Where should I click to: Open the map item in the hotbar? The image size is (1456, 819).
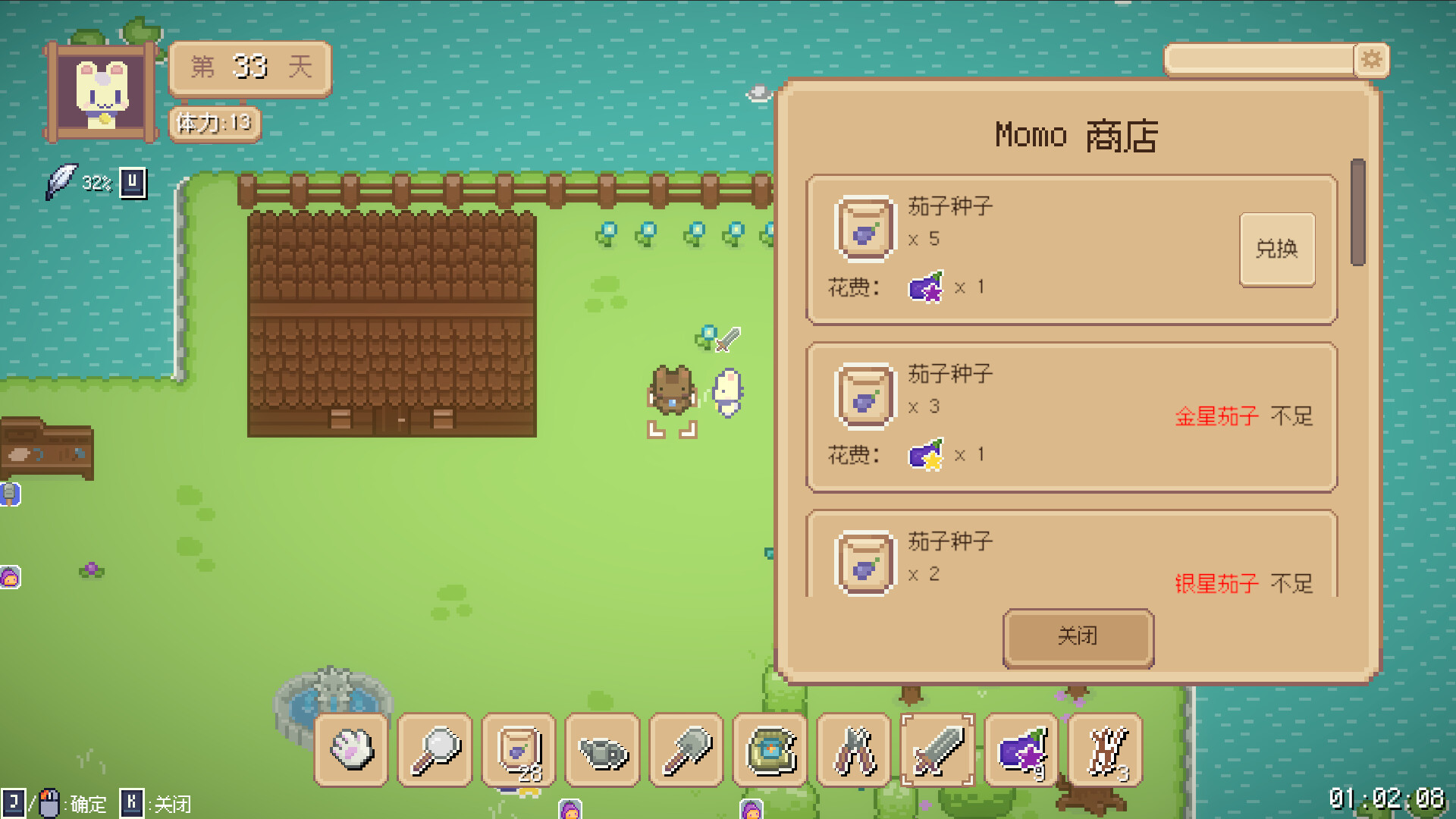[769, 750]
